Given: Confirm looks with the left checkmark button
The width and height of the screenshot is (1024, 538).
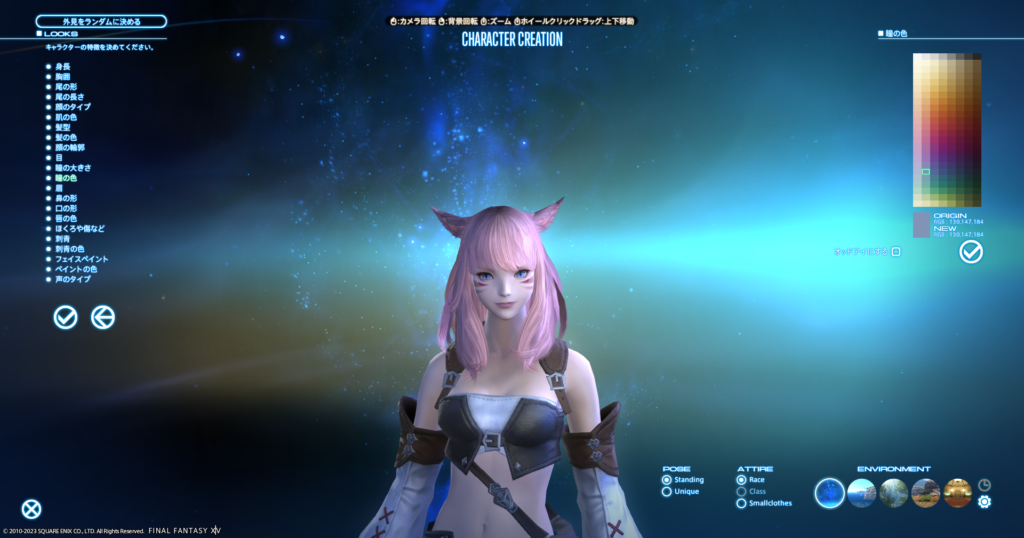Looking at the screenshot, I should (x=66, y=317).
